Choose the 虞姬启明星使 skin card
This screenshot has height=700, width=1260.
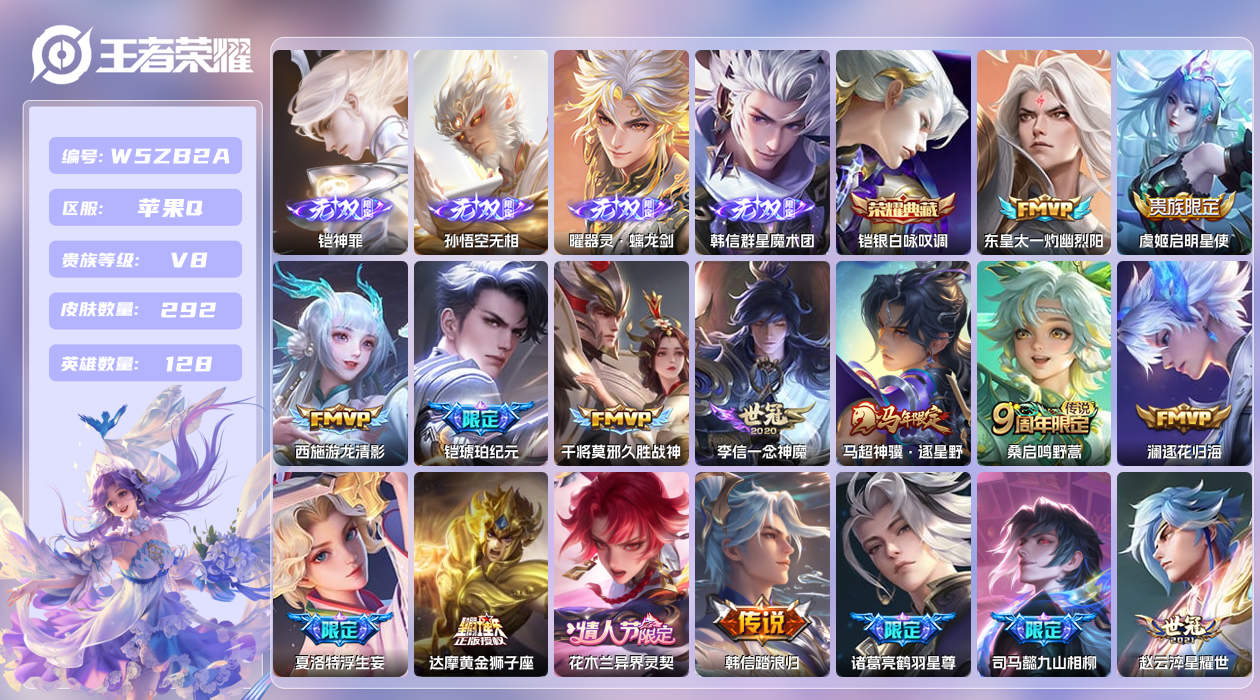click(1183, 152)
